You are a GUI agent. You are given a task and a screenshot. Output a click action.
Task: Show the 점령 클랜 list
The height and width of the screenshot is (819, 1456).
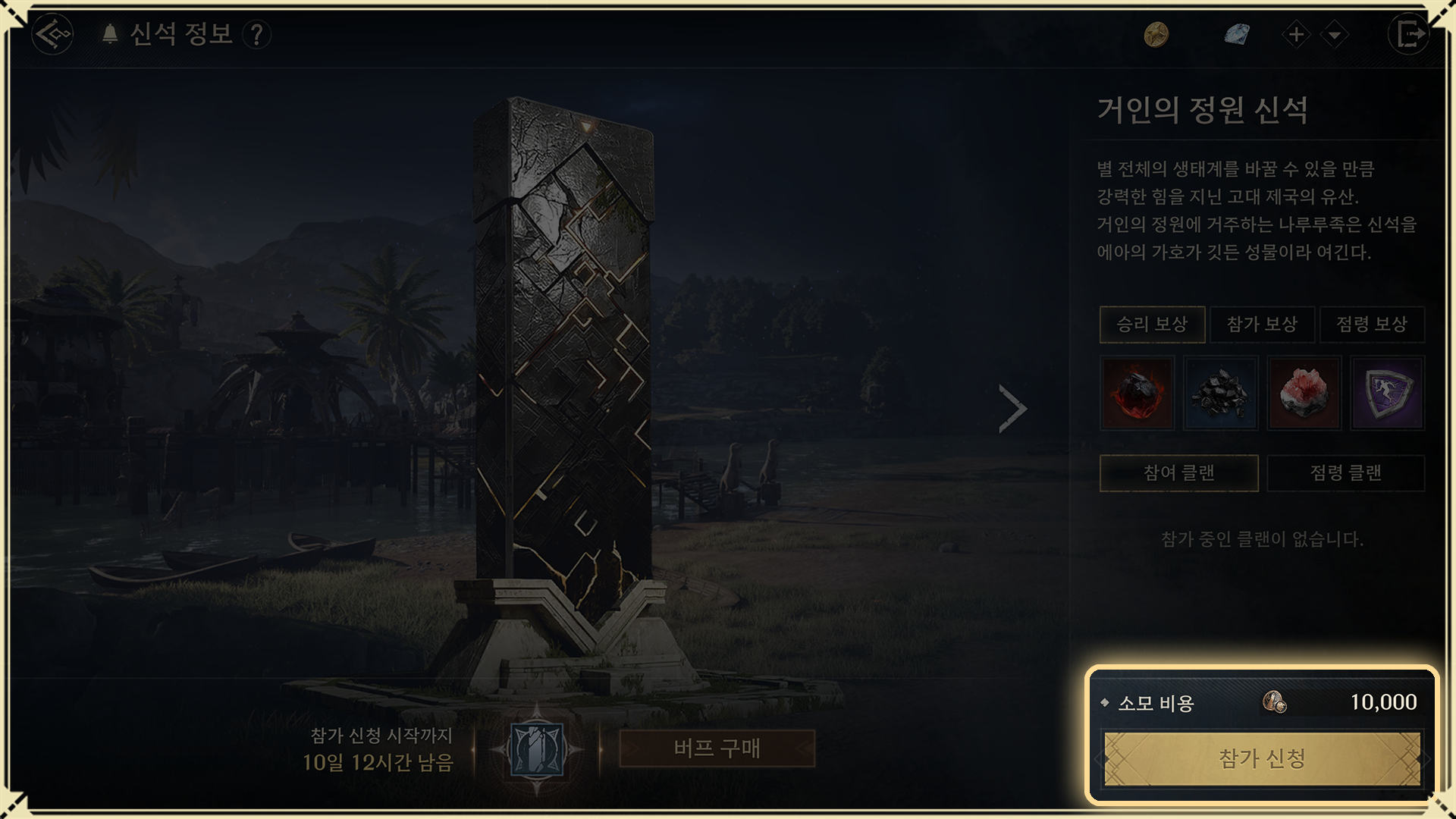click(x=1345, y=473)
